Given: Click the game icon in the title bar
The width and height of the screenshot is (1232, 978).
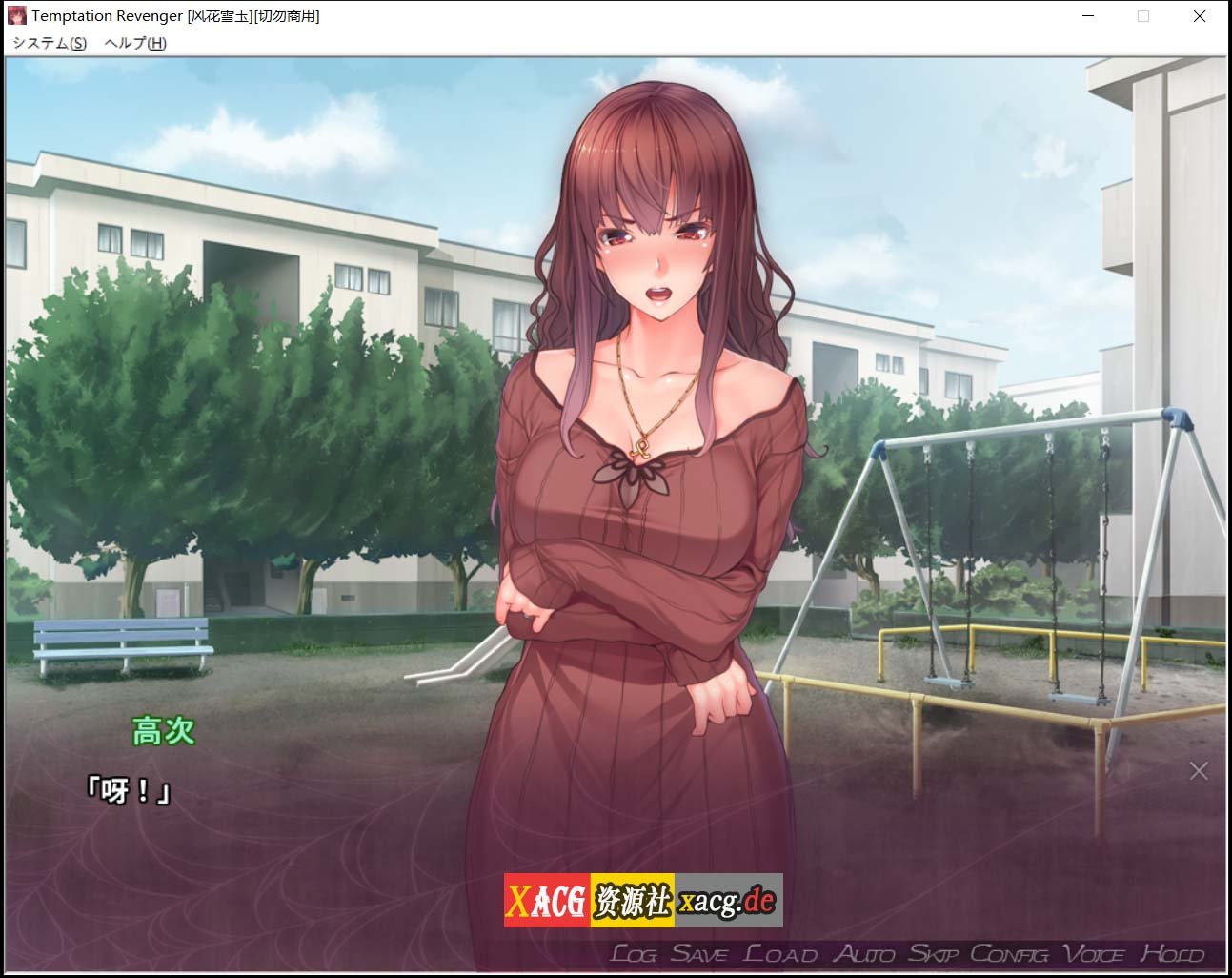Looking at the screenshot, I should [x=17, y=15].
